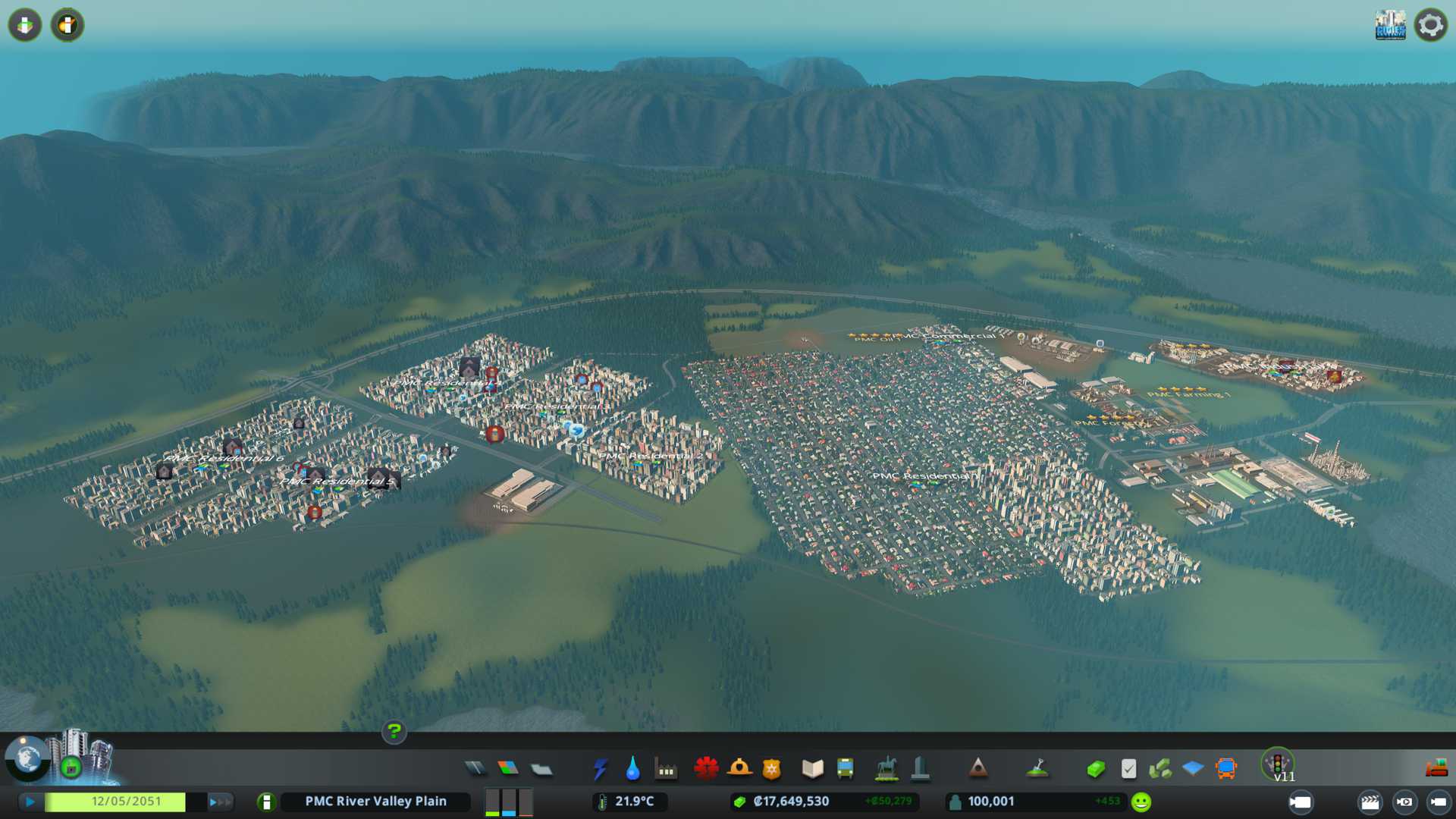
Task: Select the Zoning tool
Action: 508,769
